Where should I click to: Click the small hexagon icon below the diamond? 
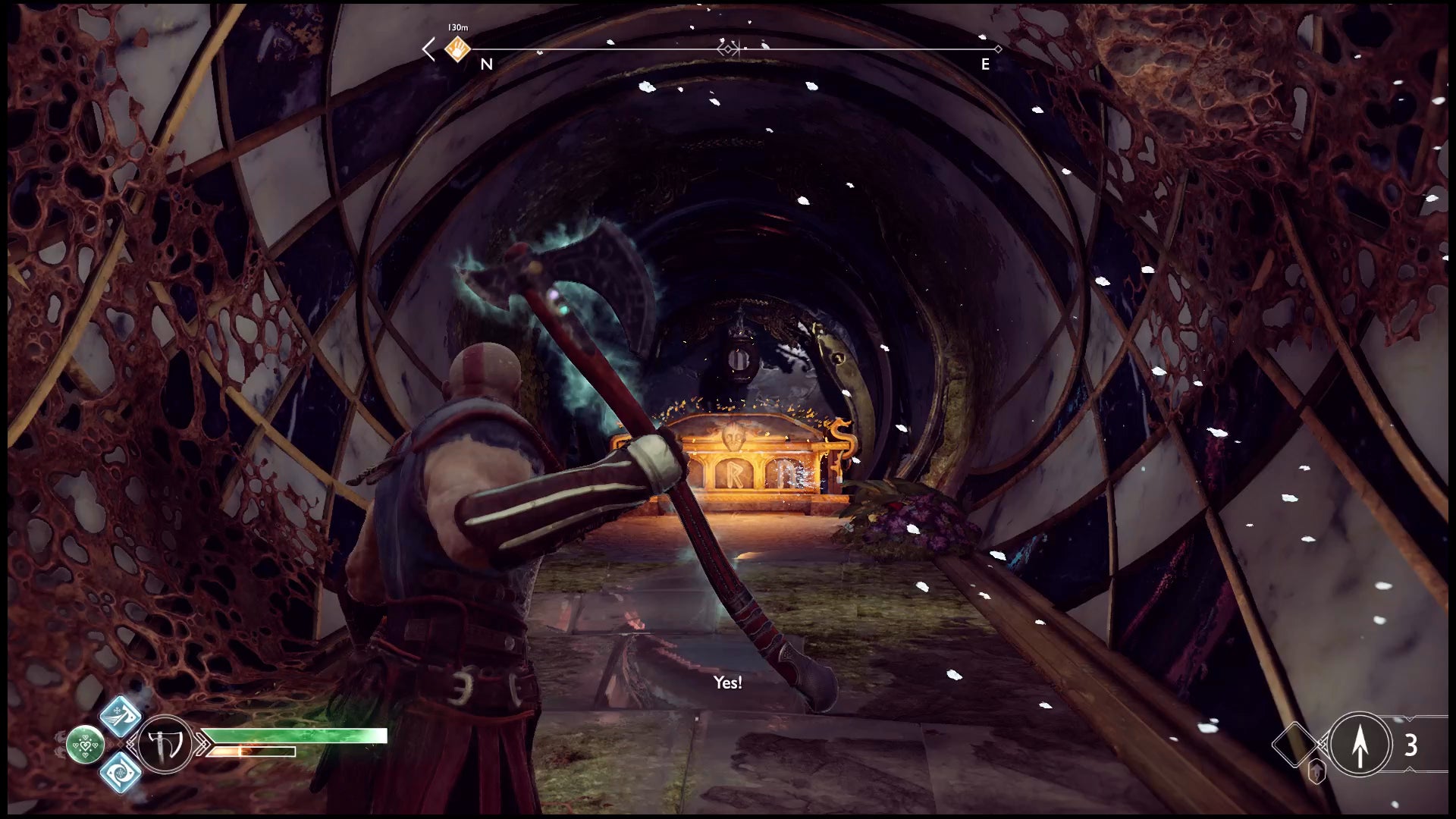coord(1317,771)
